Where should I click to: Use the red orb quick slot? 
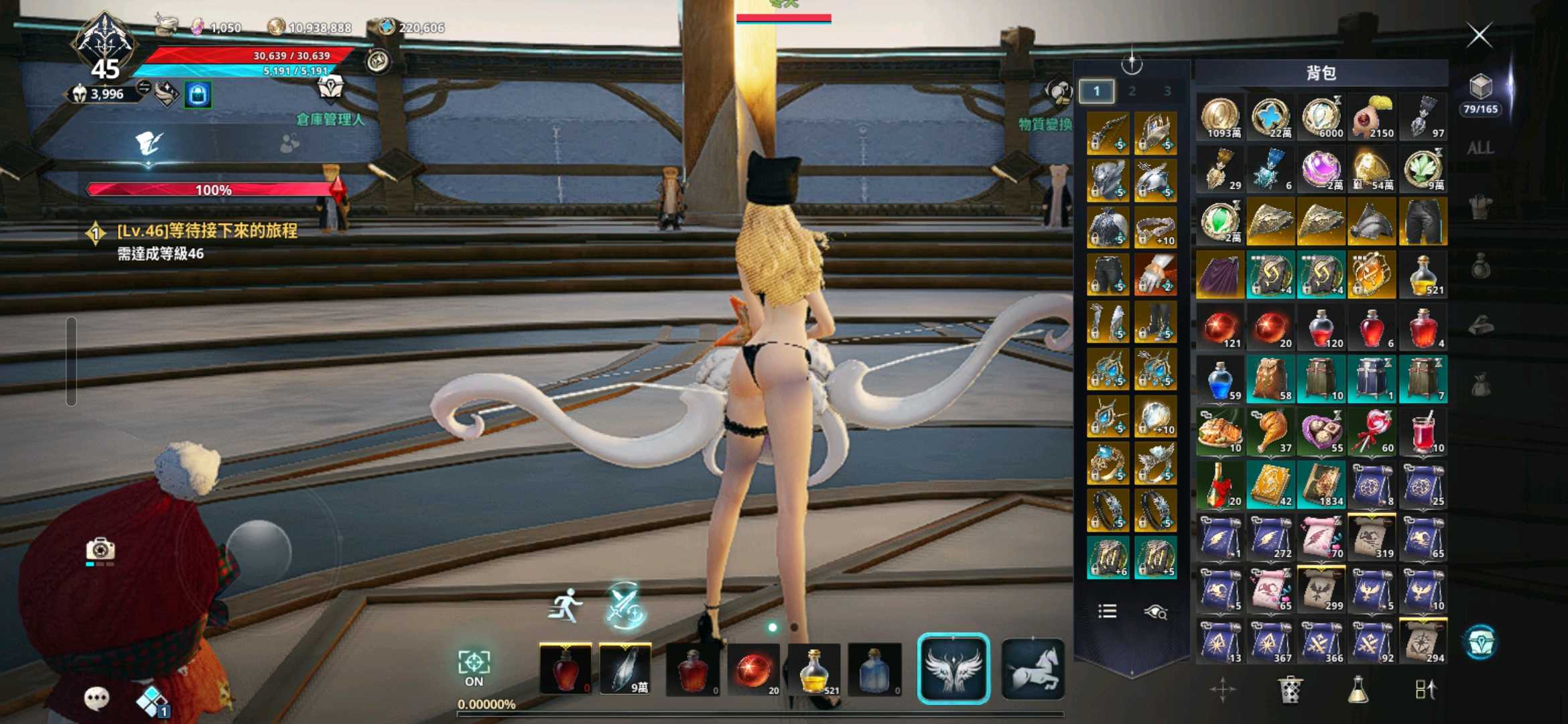pos(753,670)
